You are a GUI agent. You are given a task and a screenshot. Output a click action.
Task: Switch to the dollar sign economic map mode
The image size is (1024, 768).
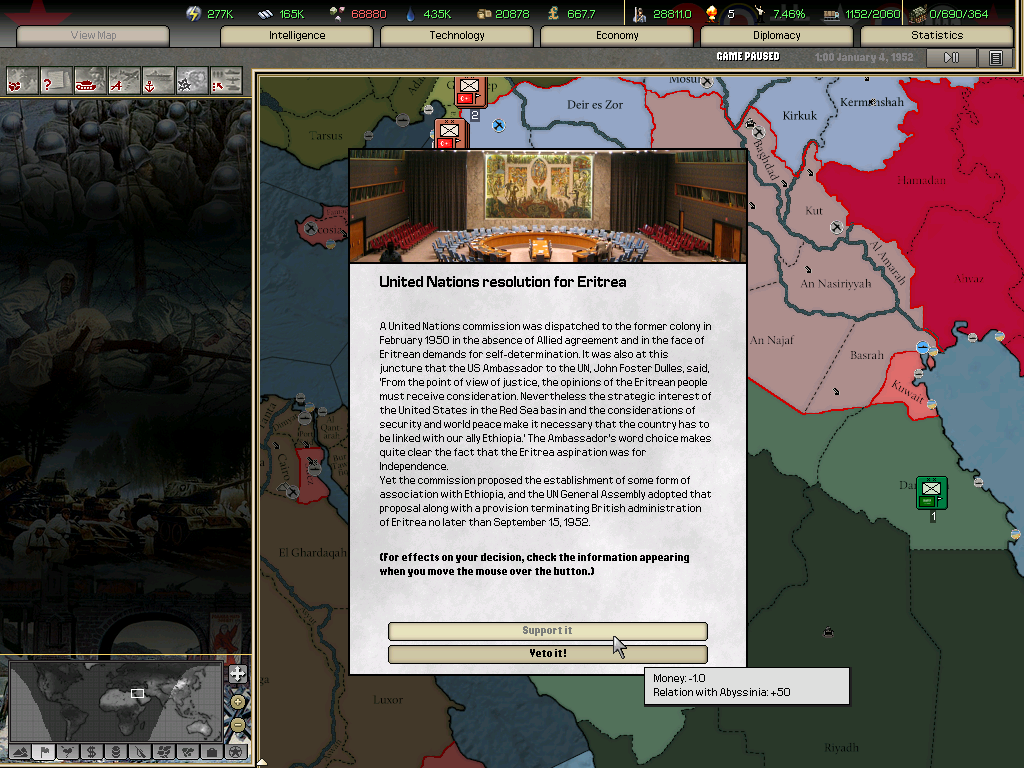pos(92,751)
